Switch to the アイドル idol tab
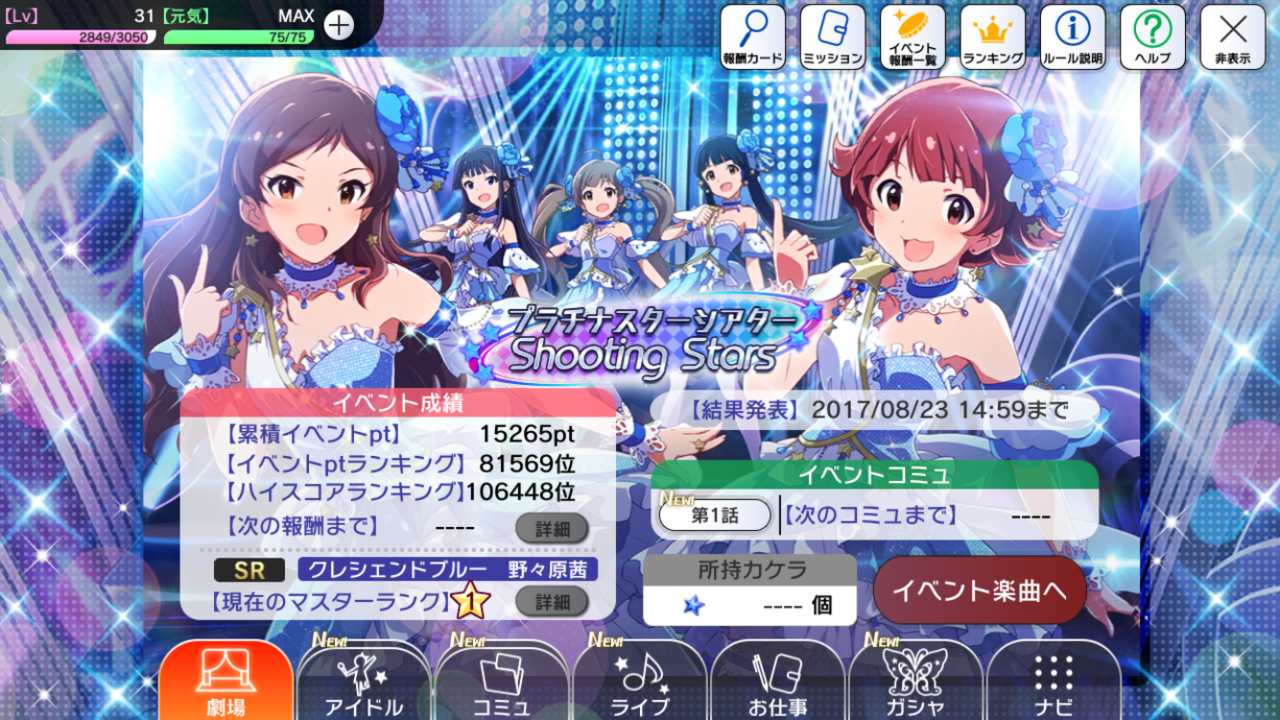The image size is (1280, 720). tap(364, 683)
